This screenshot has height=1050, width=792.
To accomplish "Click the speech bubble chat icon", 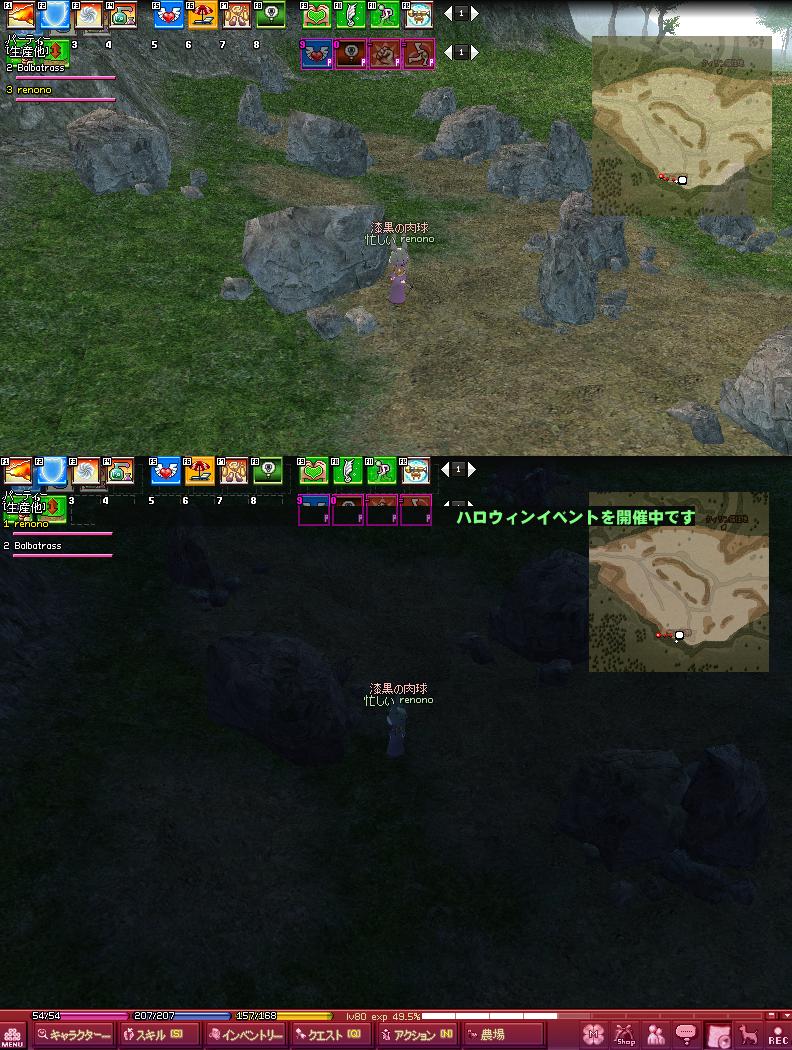I will 686,1035.
